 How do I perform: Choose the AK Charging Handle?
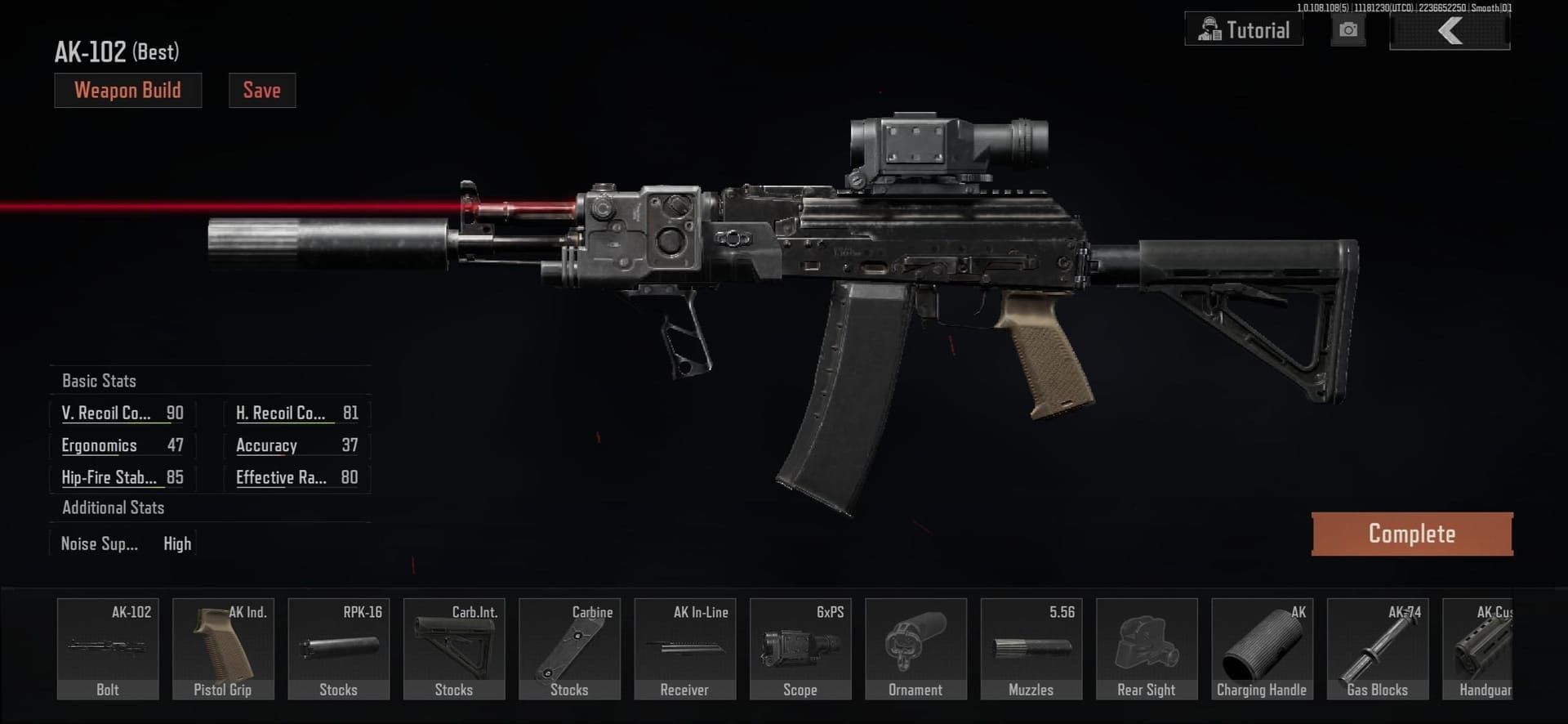pos(1263,648)
